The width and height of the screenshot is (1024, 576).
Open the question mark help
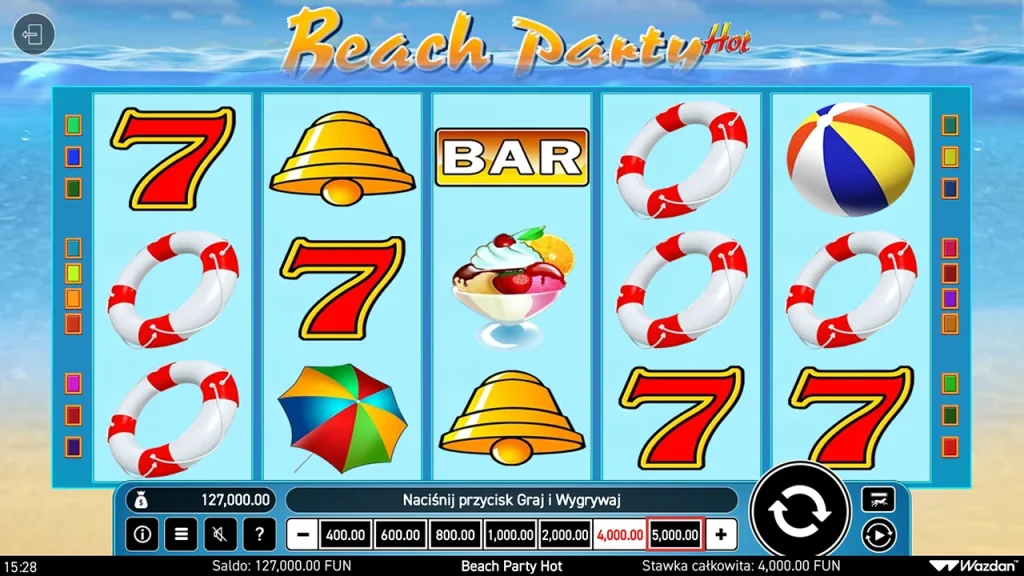[x=259, y=535]
